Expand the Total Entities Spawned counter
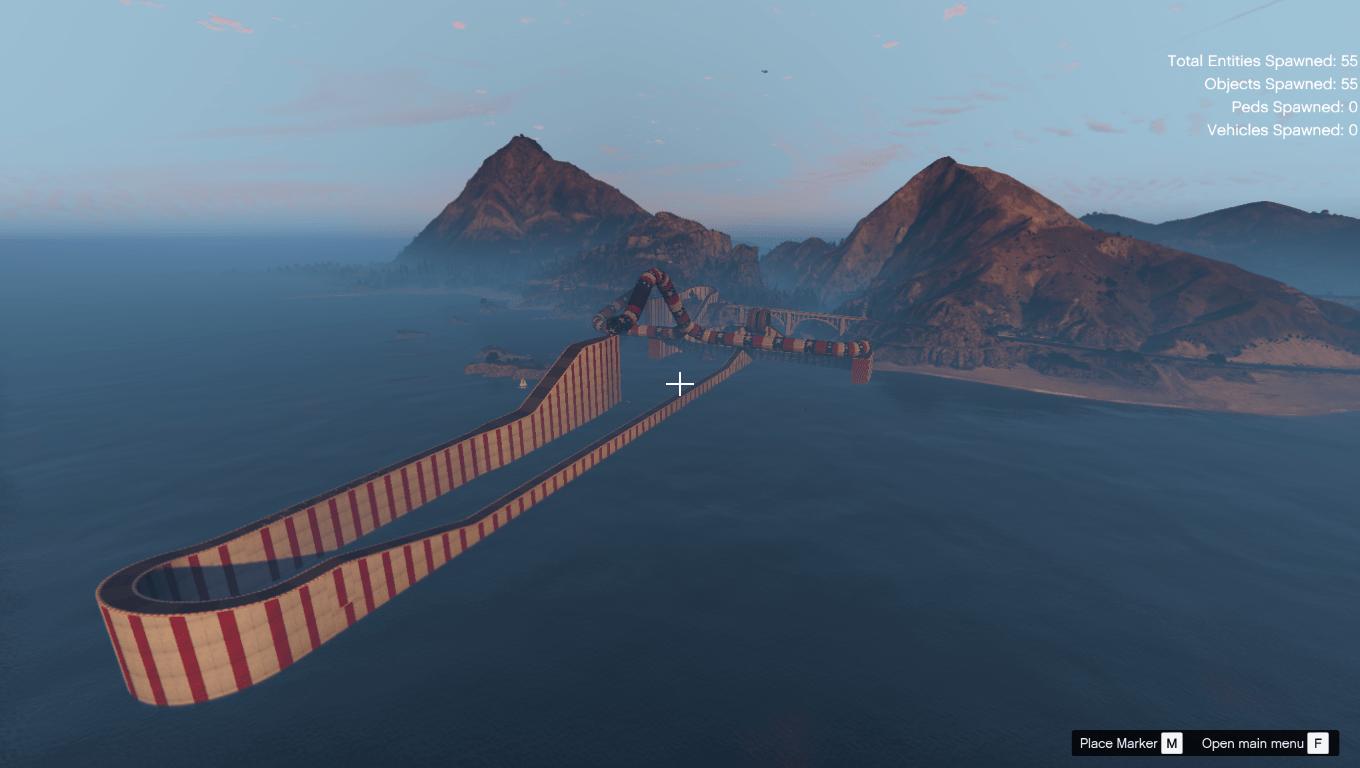Screen dimensions: 1360x768 (x=1262, y=61)
